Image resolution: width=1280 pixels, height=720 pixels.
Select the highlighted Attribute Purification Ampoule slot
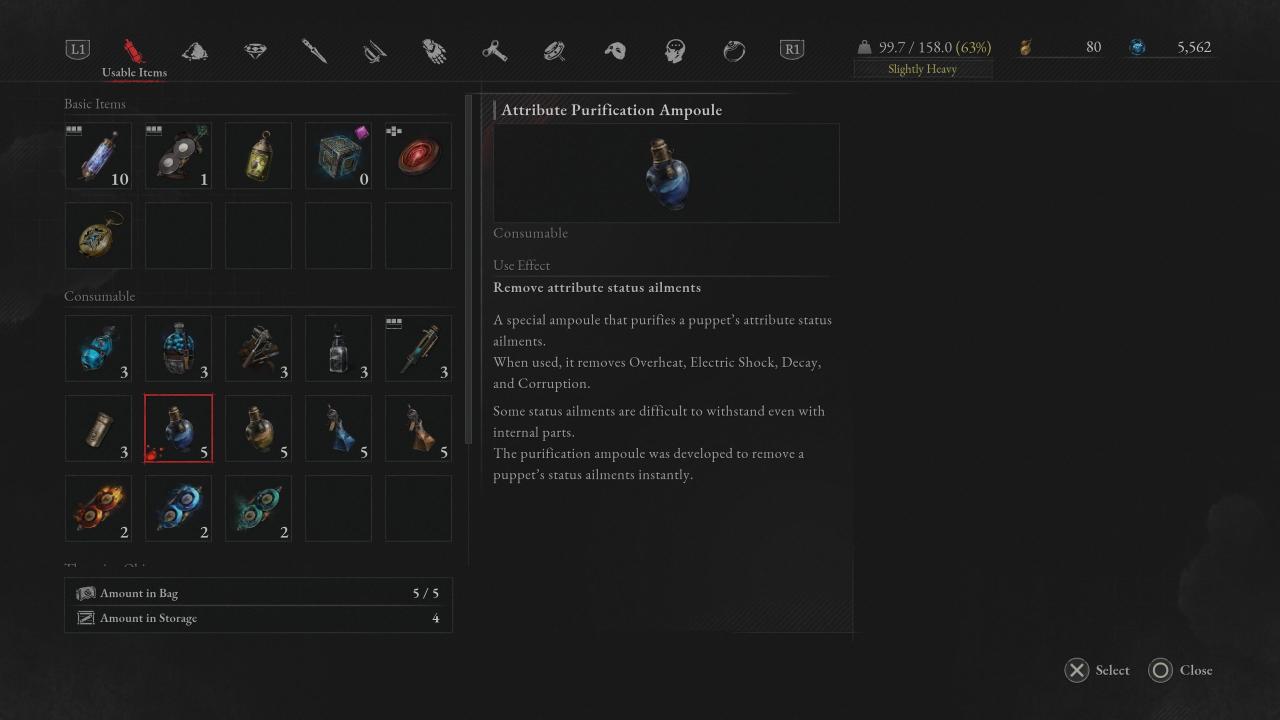[178, 428]
